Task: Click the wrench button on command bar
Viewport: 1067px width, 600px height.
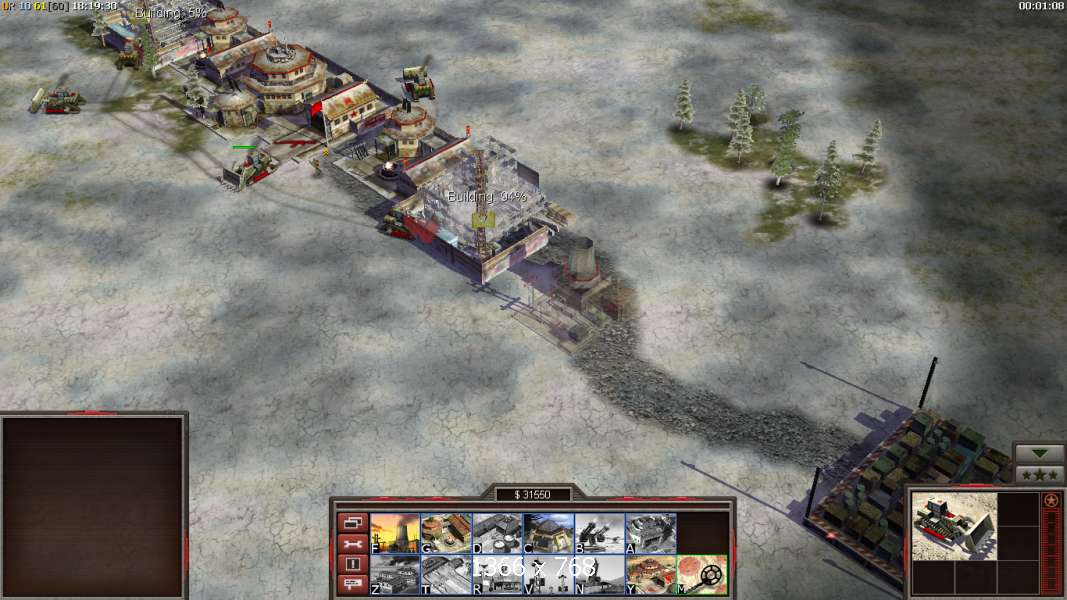Action: click(x=352, y=543)
